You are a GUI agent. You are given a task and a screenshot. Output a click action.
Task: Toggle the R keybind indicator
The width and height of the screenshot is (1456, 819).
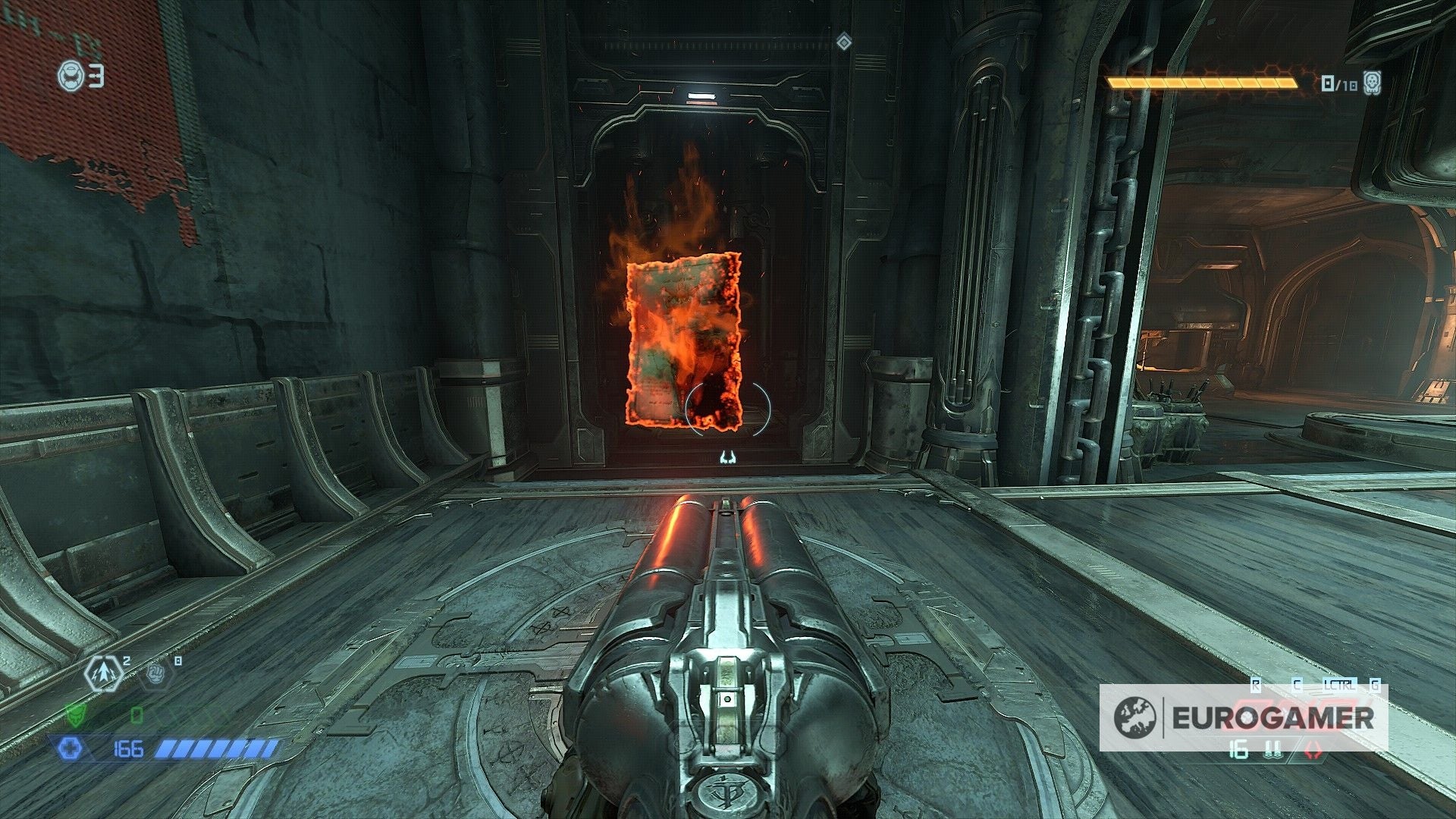1255,684
